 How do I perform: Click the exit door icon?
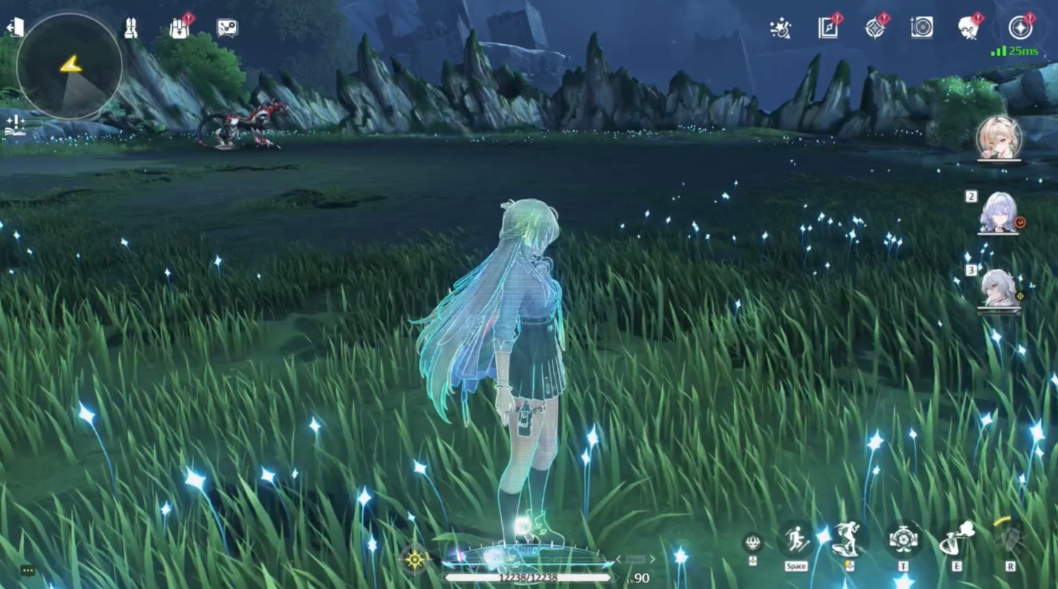[14, 28]
